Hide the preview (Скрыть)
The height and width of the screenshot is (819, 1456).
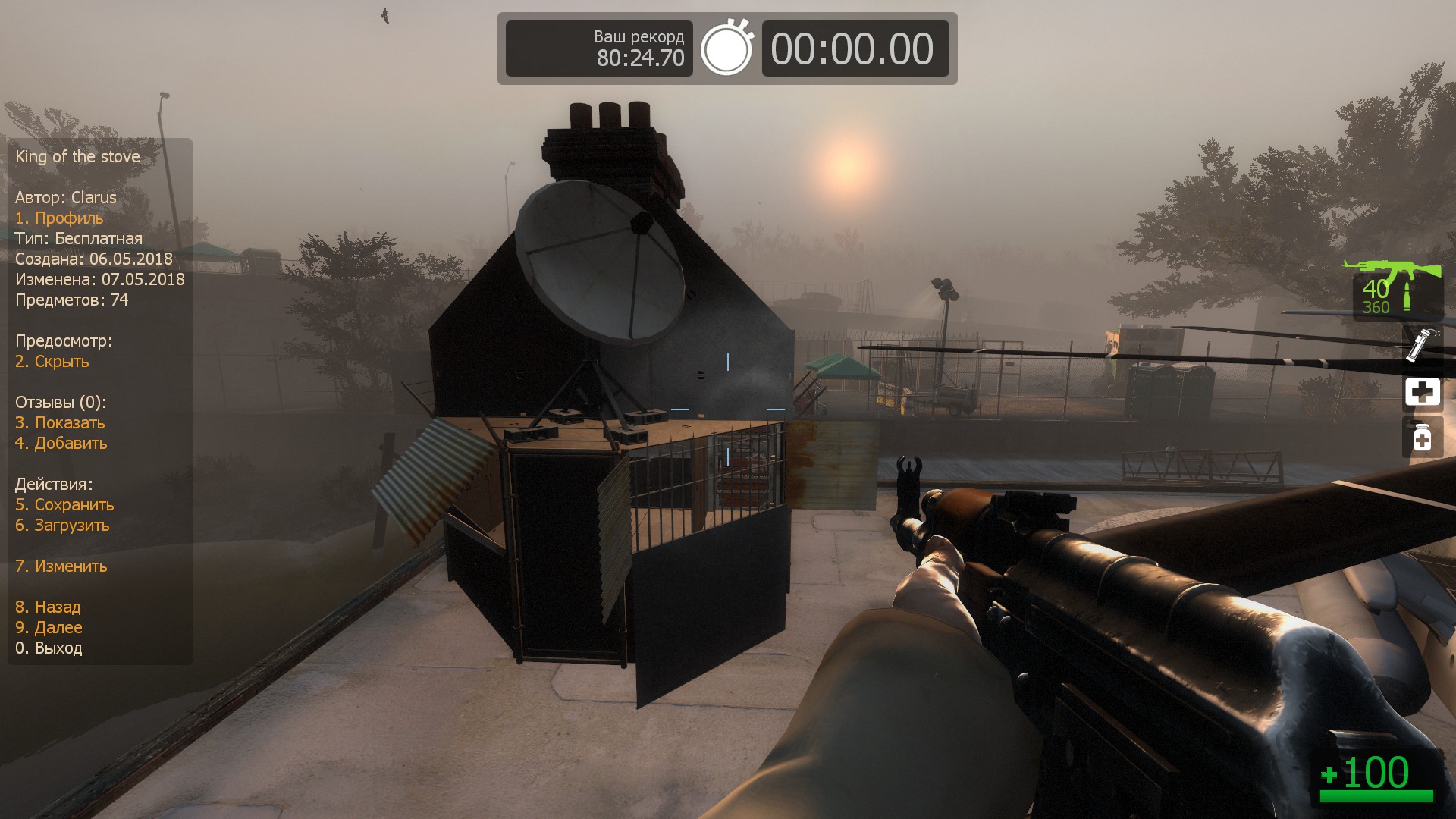[52, 362]
